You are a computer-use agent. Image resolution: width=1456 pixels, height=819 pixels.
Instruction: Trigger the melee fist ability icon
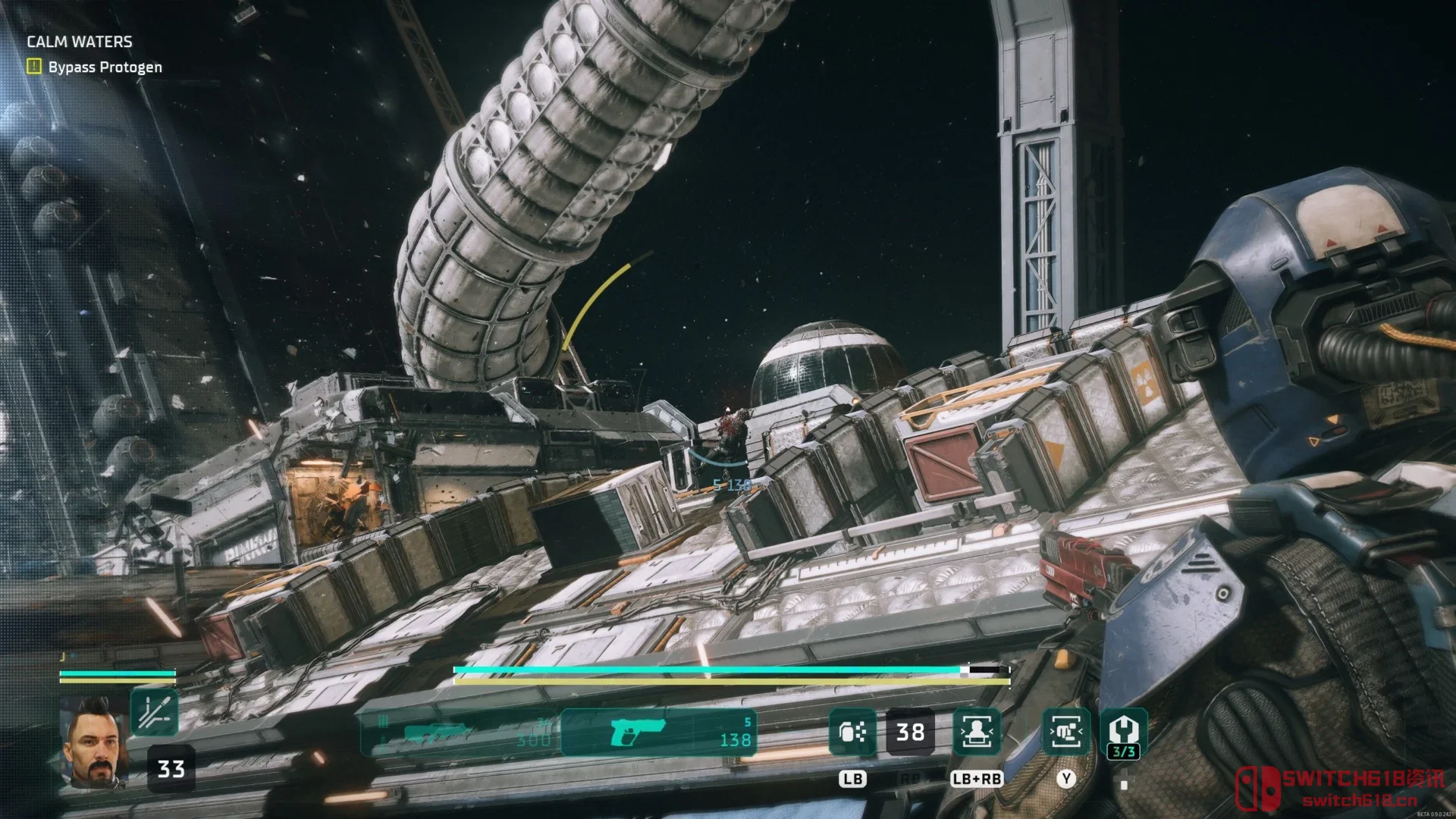point(1066,732)
